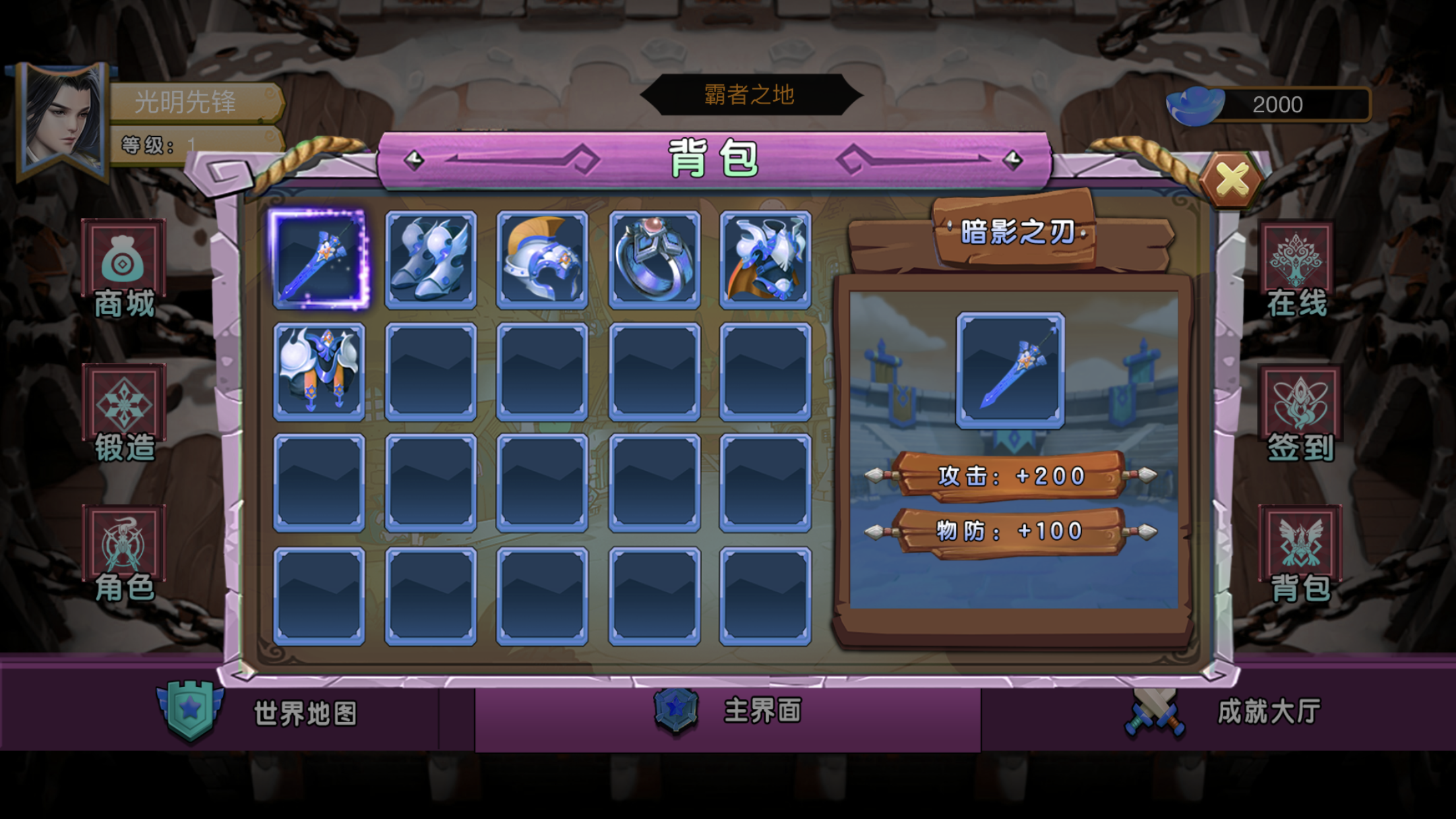Close the backpack window
The height and width of the screenshot is (819, 1456).
click(1231, 179)
